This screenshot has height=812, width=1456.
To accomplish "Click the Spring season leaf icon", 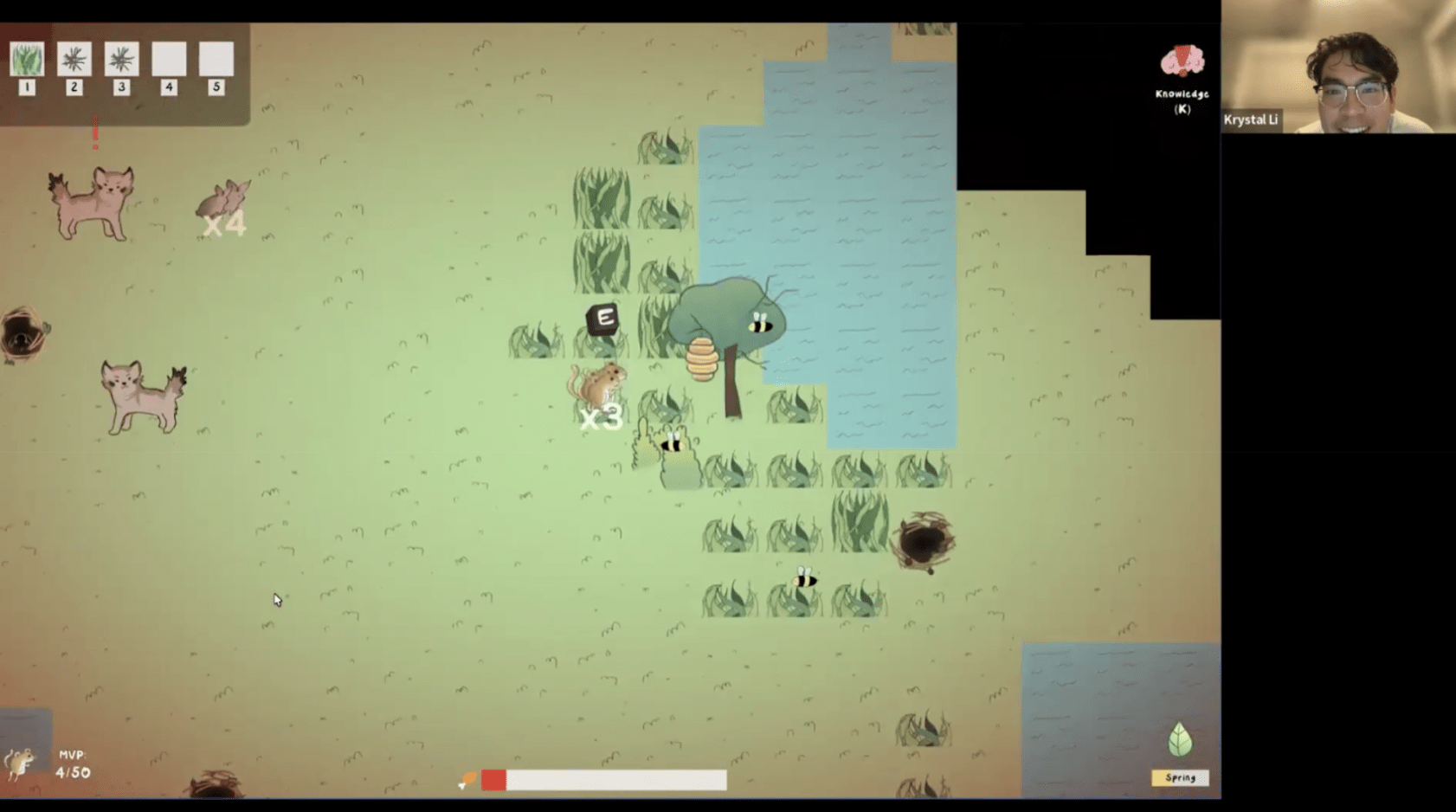I will coord(1180,741).
